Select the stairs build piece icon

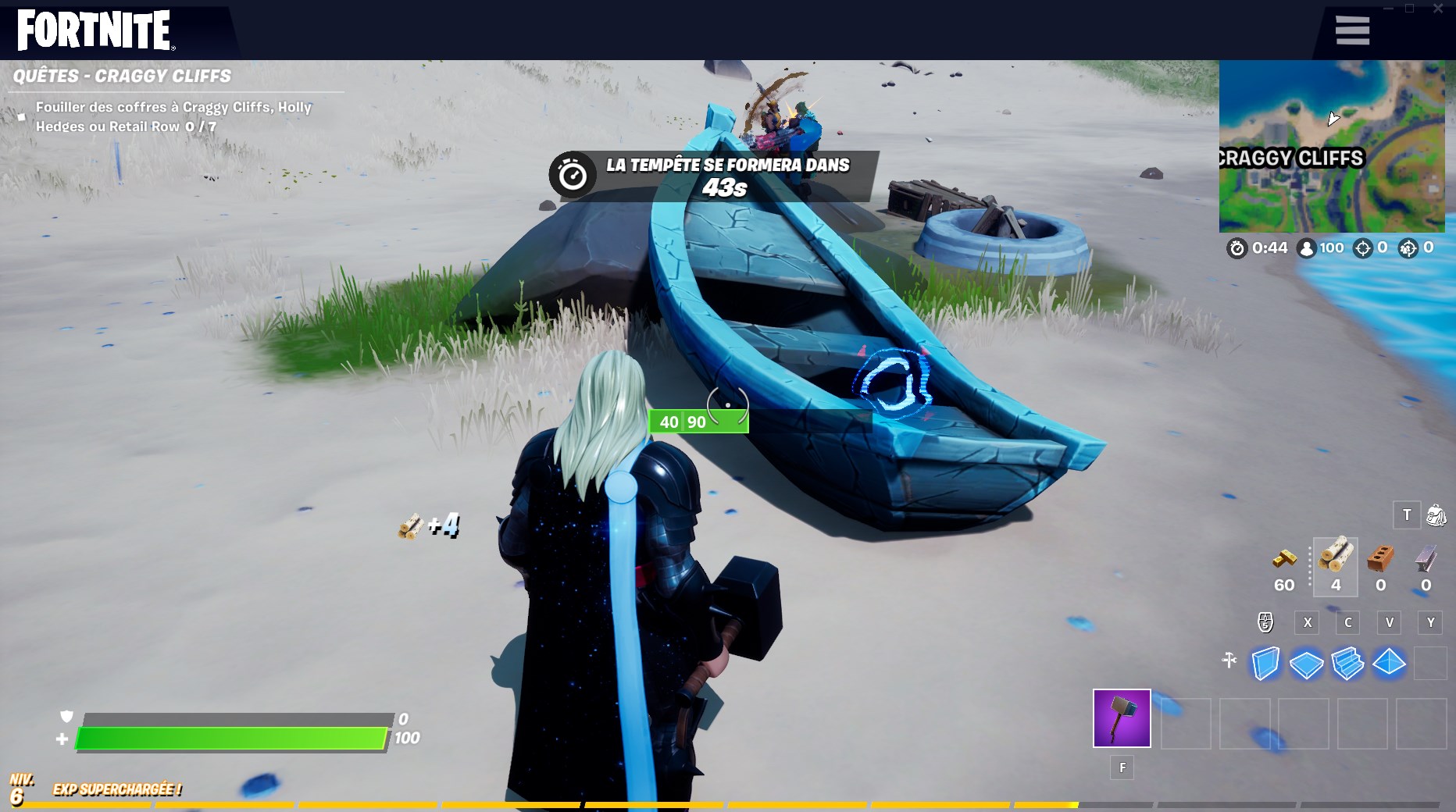pos(1348,661)
